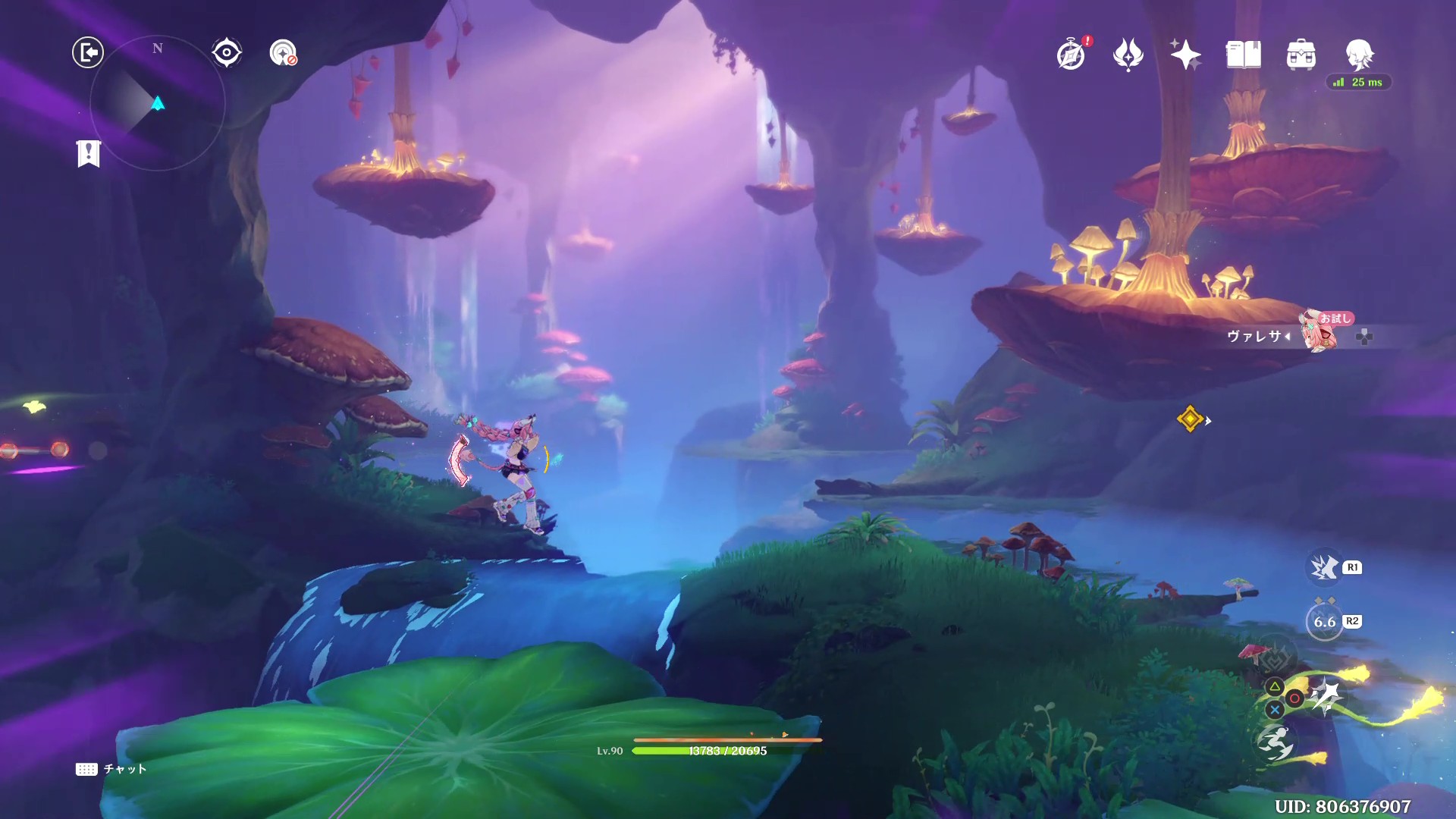Open the quest bookmark icon
The height and width of the screenshot is (819, 1456).
(x=89, y=153)
